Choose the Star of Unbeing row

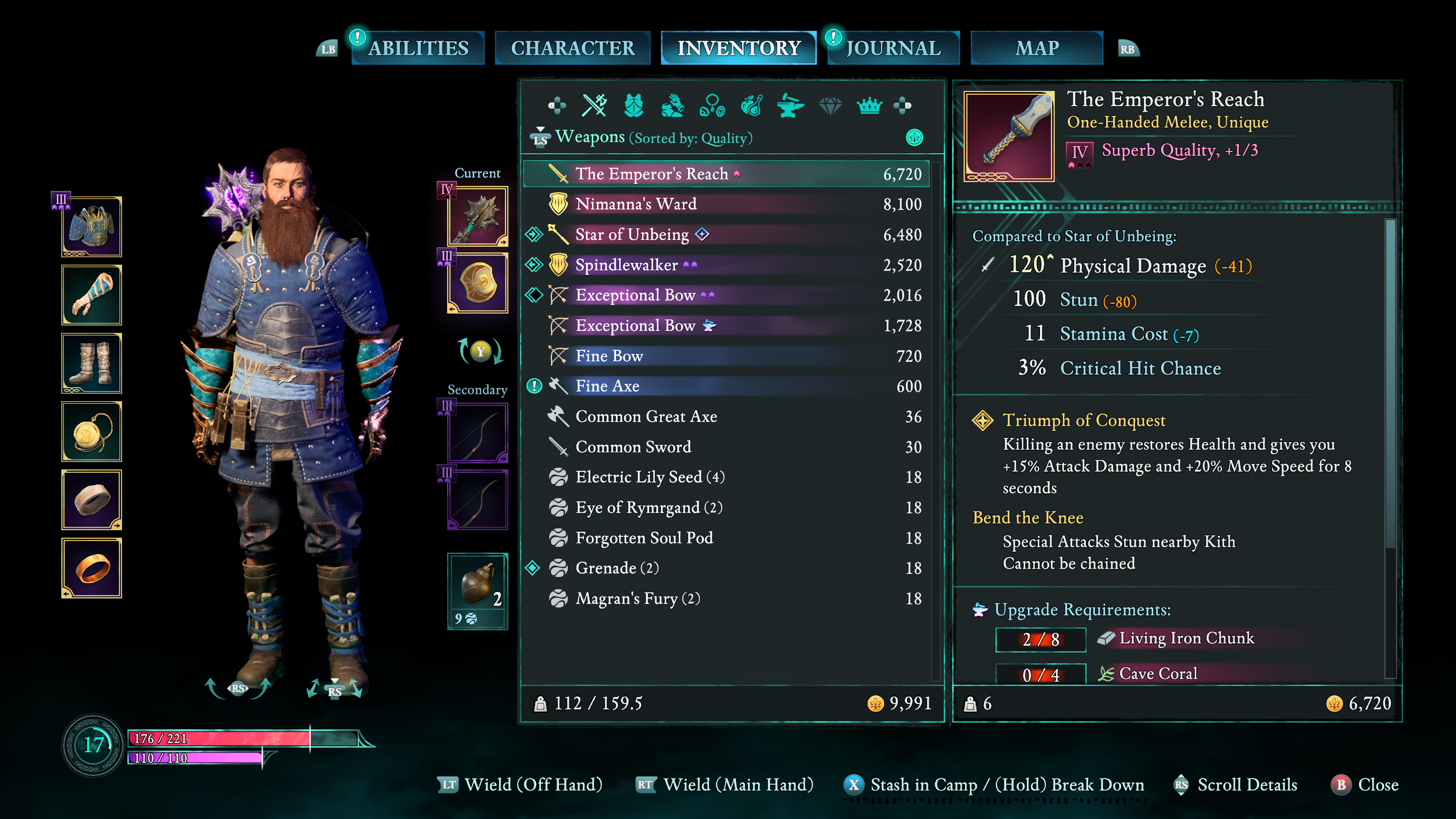pyautogui.click(x=631, y=235)
